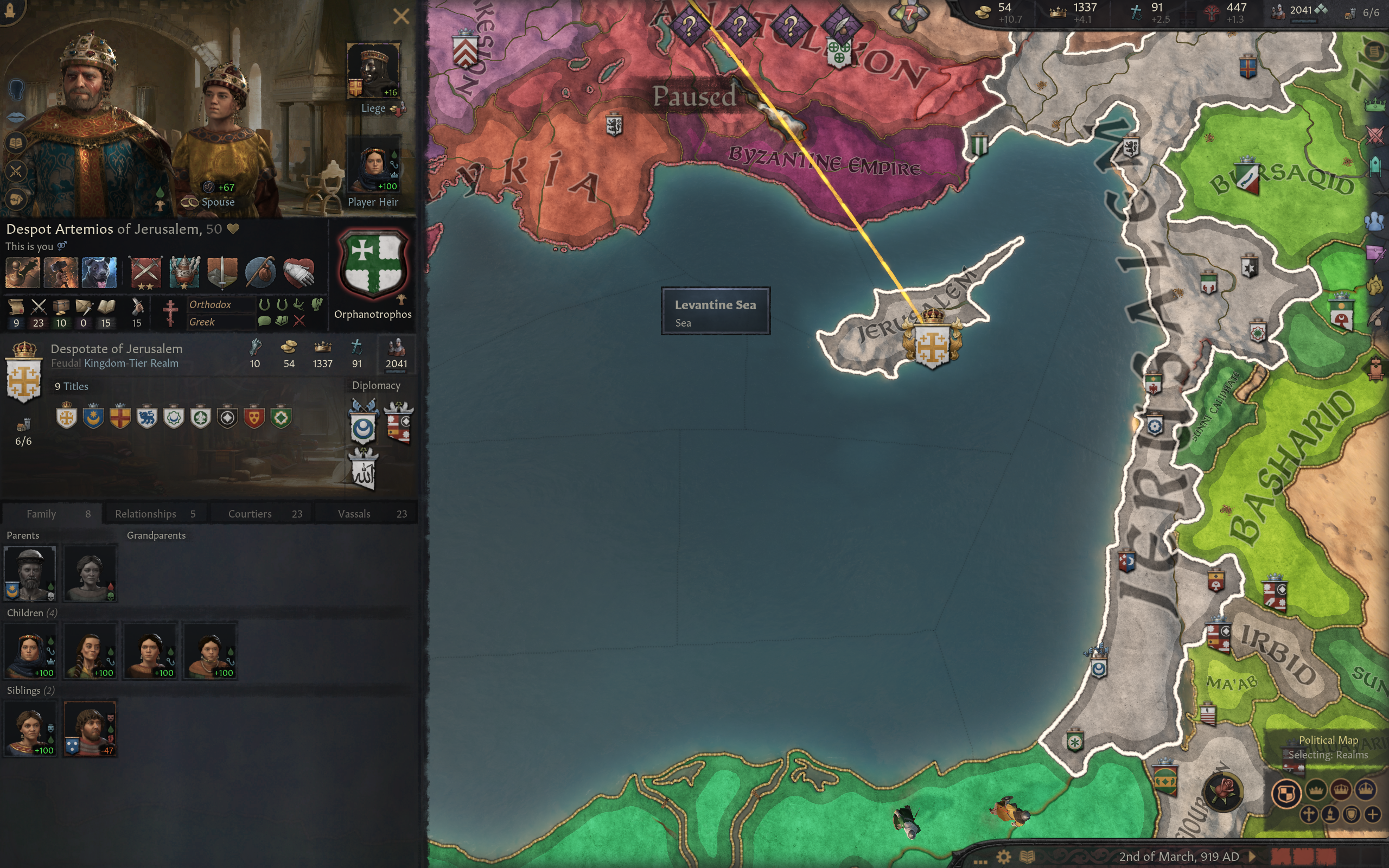1389x868 pixels.
Task: Select the Religion map mode cross icon
Action: [x=1309, y=815]
